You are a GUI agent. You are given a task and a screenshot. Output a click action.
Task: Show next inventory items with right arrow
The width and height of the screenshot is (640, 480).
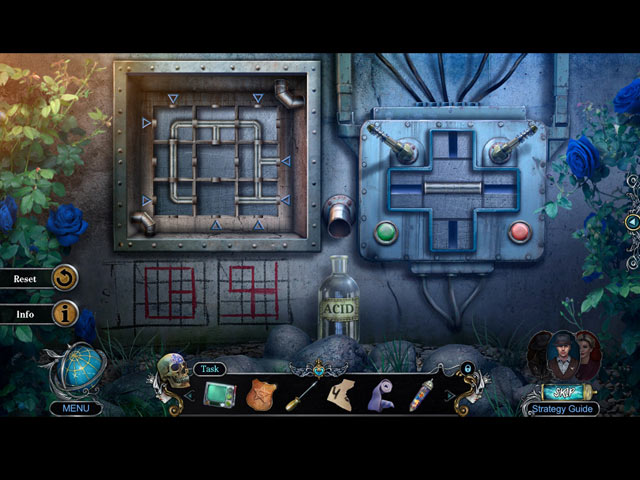[x=449, y=396]
